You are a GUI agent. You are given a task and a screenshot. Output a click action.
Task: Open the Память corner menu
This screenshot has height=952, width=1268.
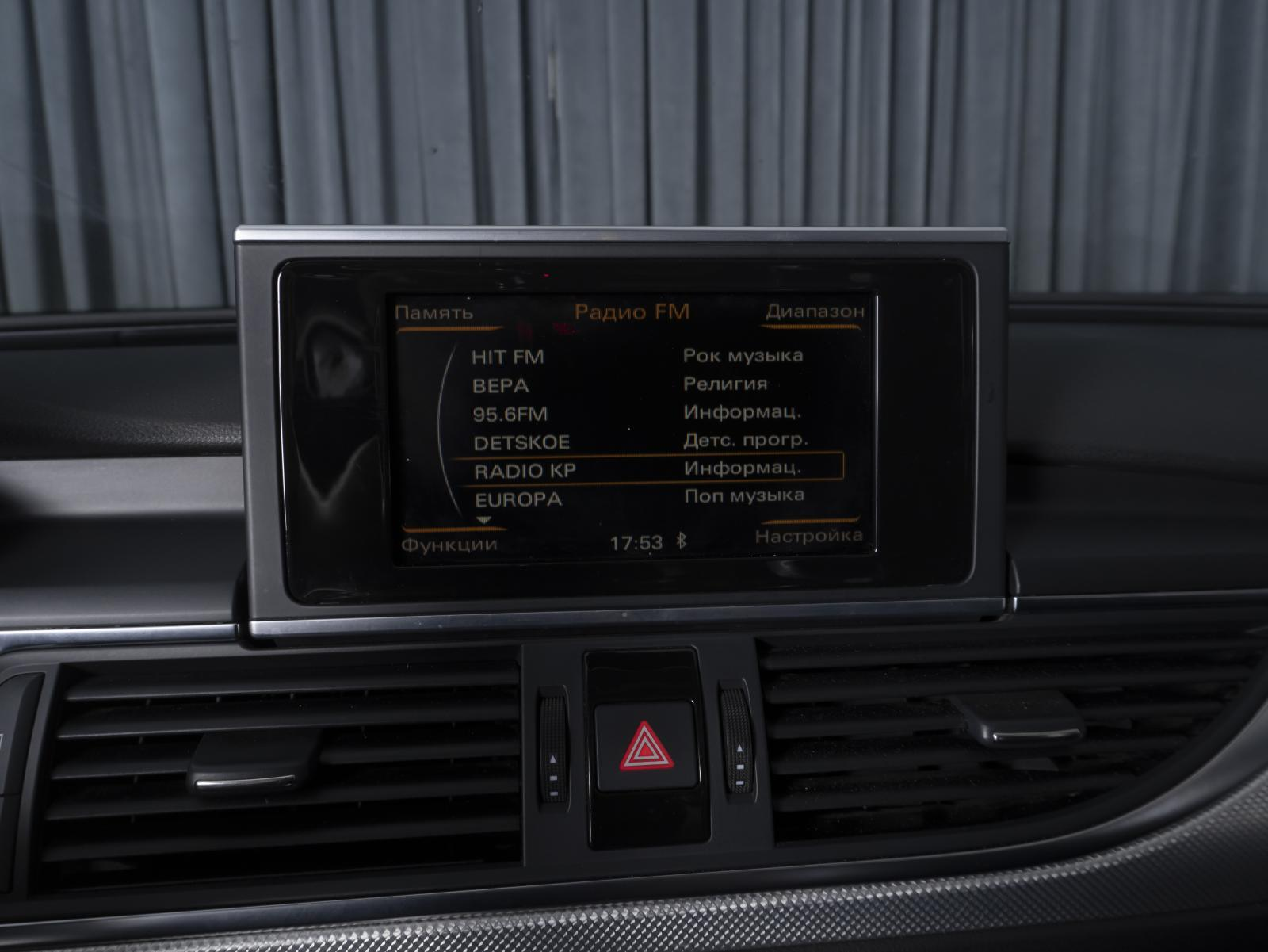click(433, 312)
